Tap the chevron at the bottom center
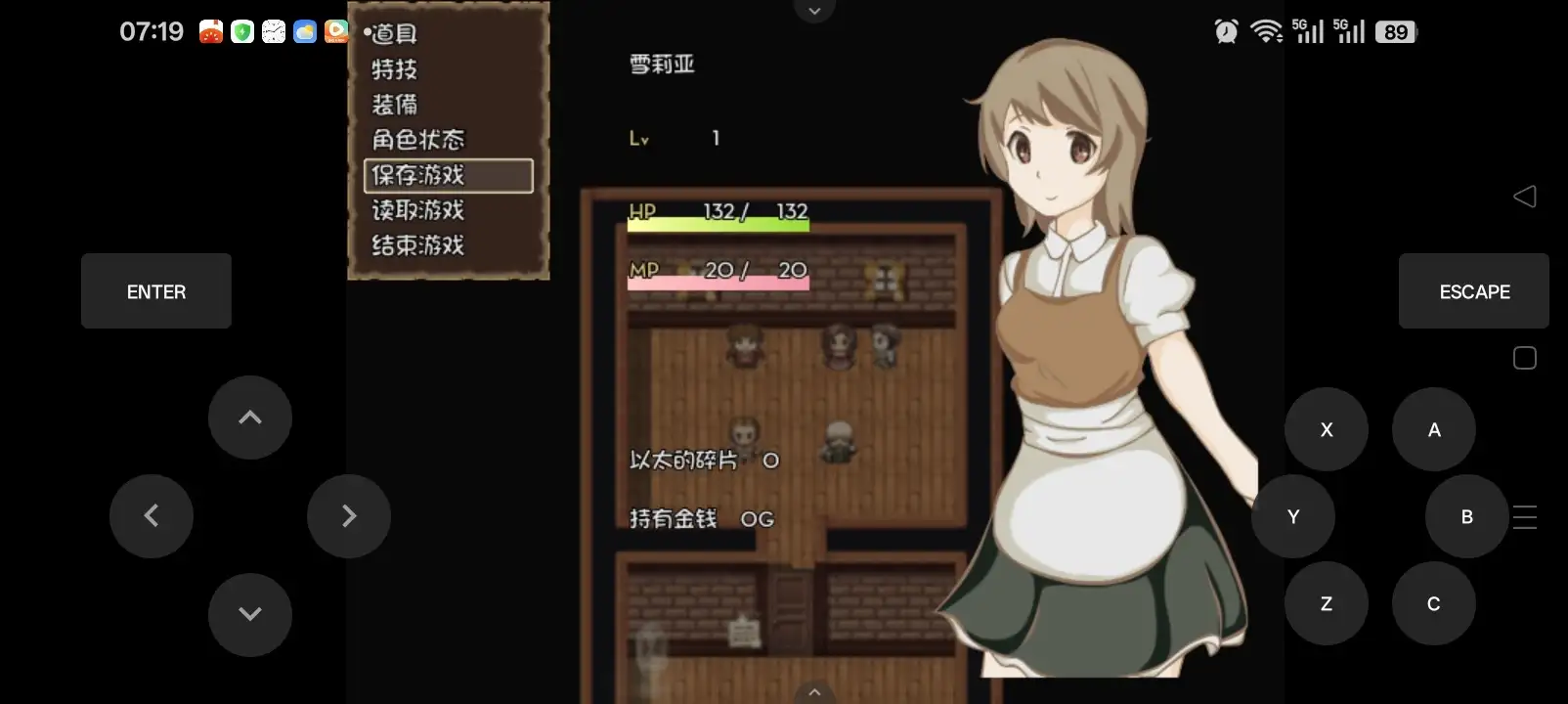Screen dimensions: 1568x704 (814, 690)
